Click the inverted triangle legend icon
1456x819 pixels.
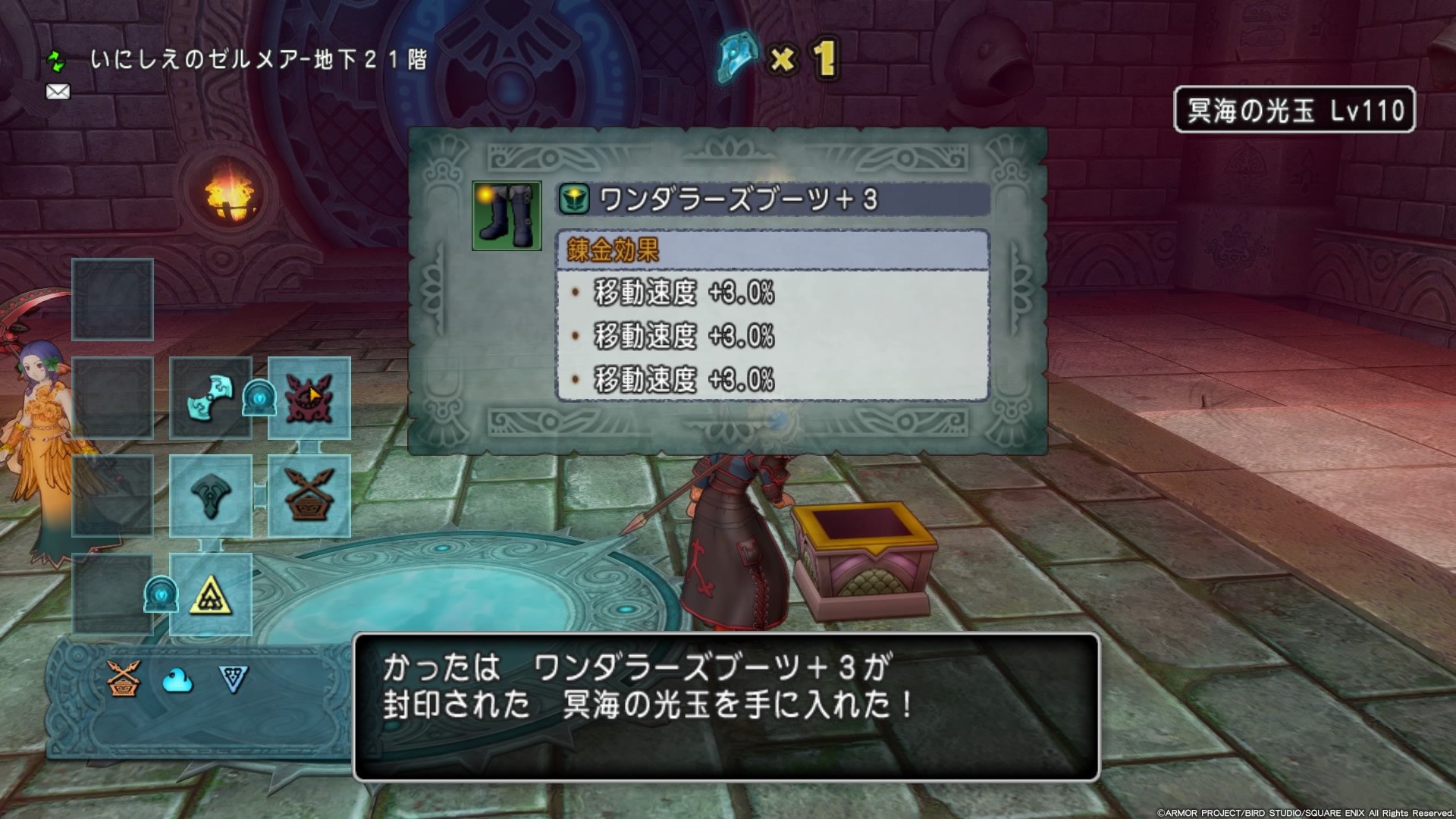pyautogui.click(x=233, y=679)
